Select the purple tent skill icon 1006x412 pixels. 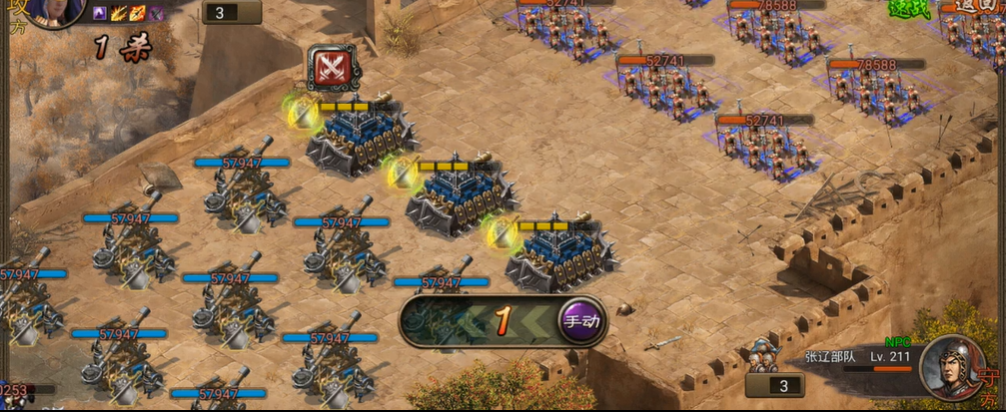tap(100, 14)
